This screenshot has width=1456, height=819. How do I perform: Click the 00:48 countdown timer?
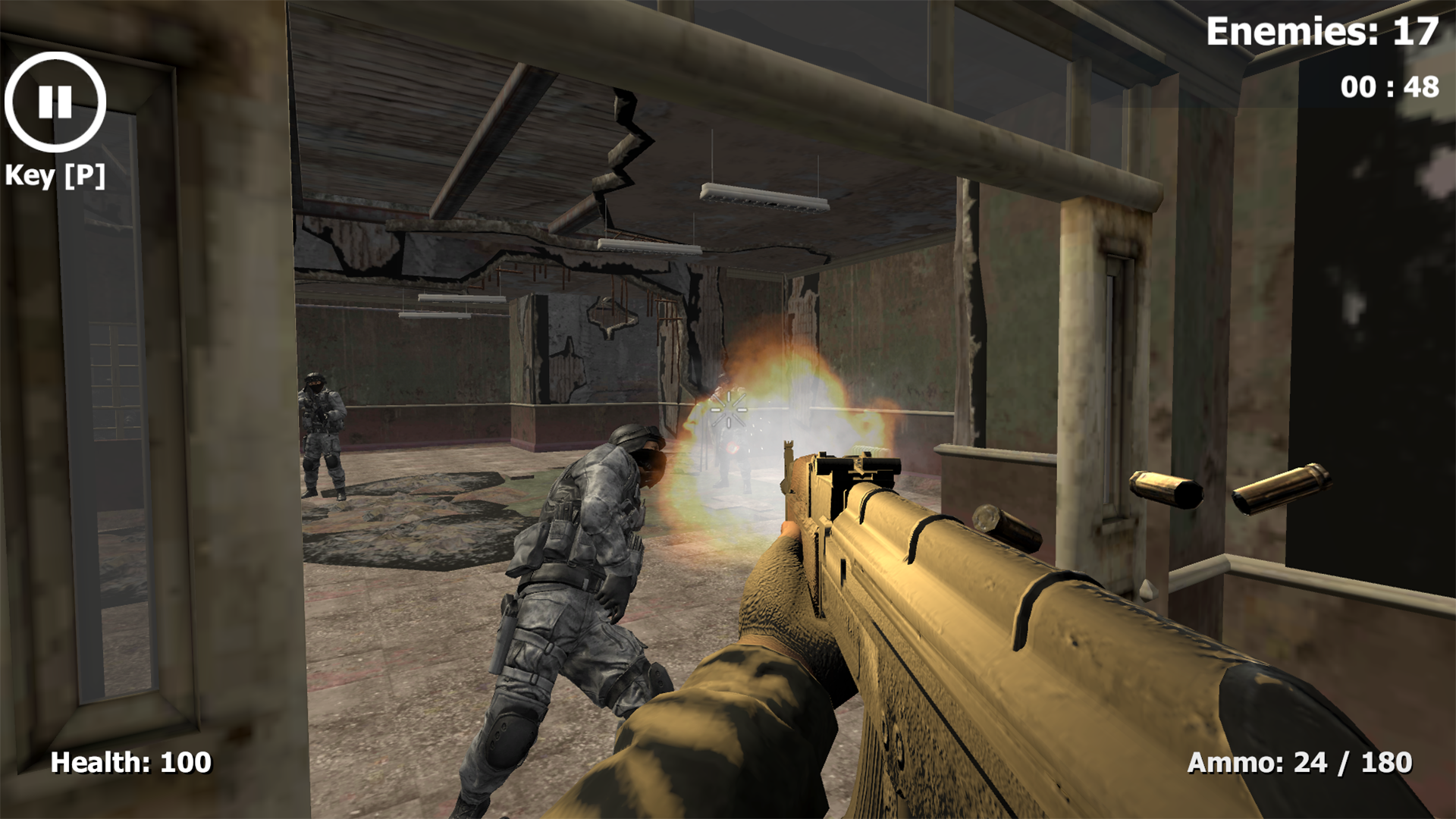pos(1388,89)
